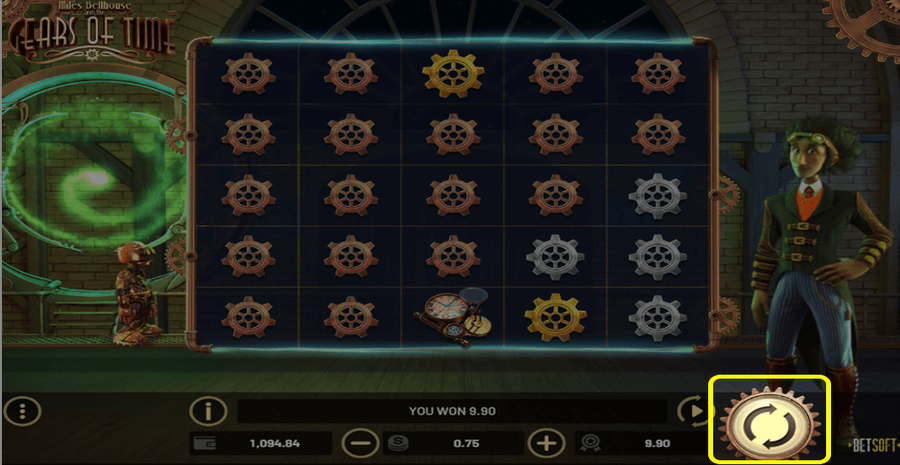Decrease the bet with the minus button
The image size is (900, 465).
(361, 442)
